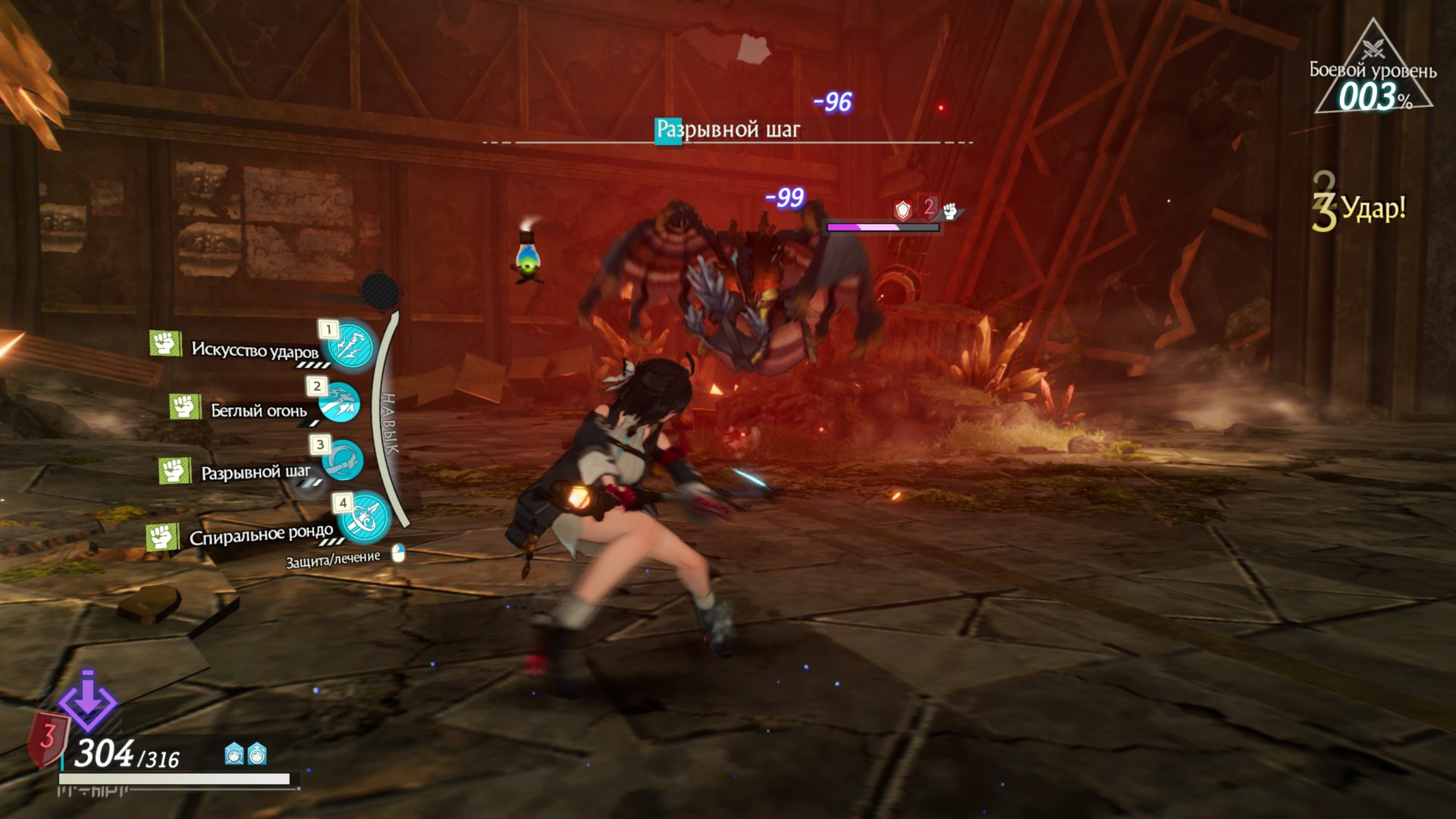Select the Спиральное рондо skill icon

click(366, 516)
